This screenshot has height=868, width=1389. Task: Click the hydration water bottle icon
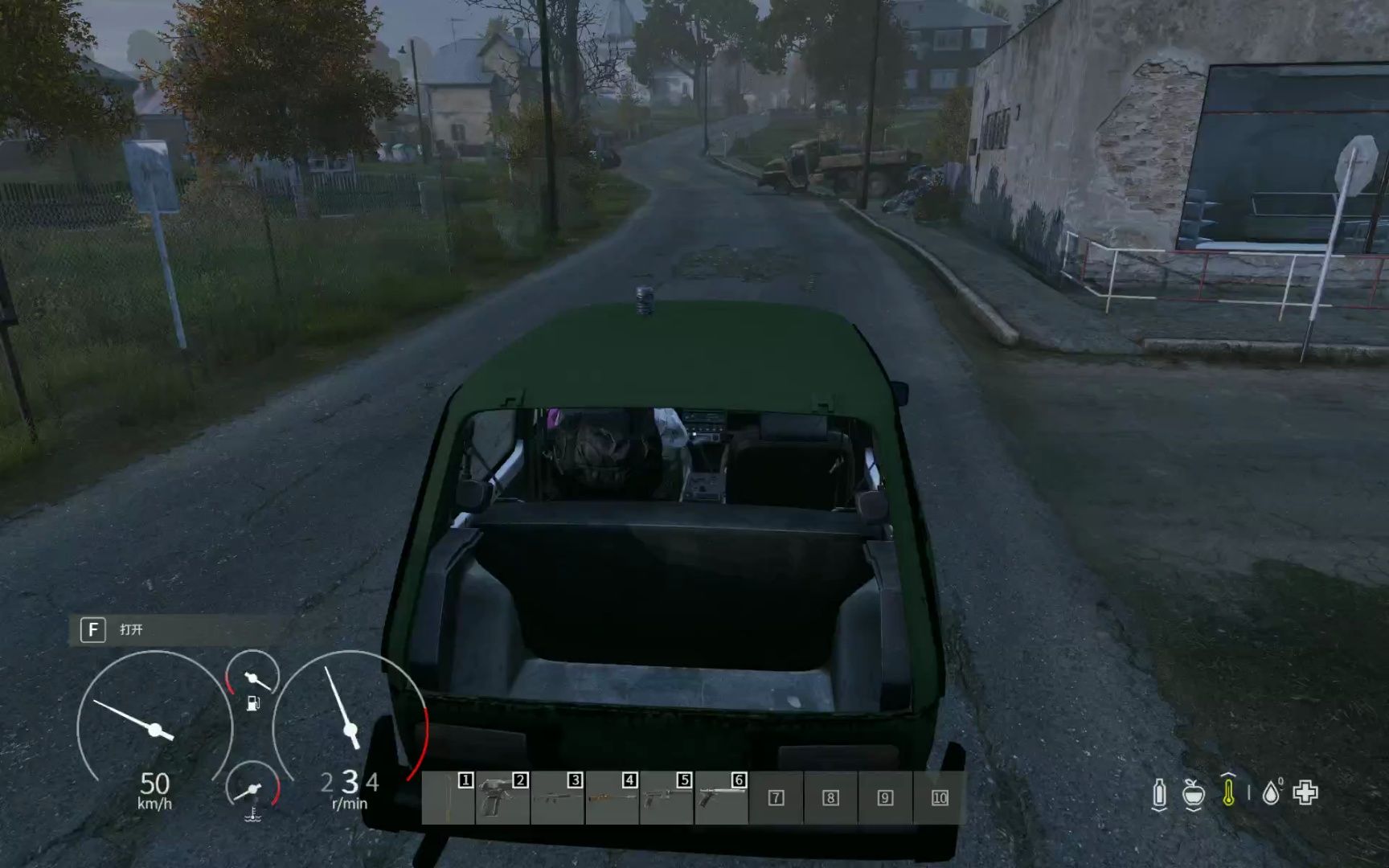[x=1160, y=792]
